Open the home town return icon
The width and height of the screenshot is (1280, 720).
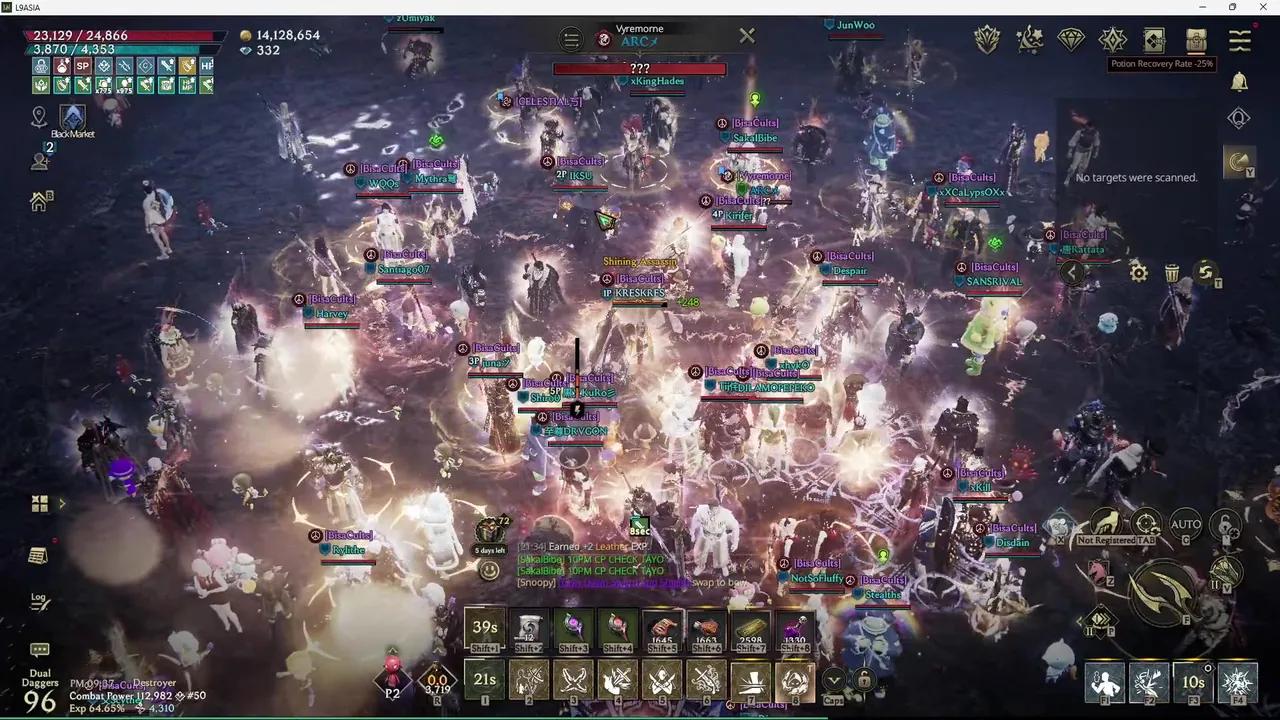tap(41, 201)
